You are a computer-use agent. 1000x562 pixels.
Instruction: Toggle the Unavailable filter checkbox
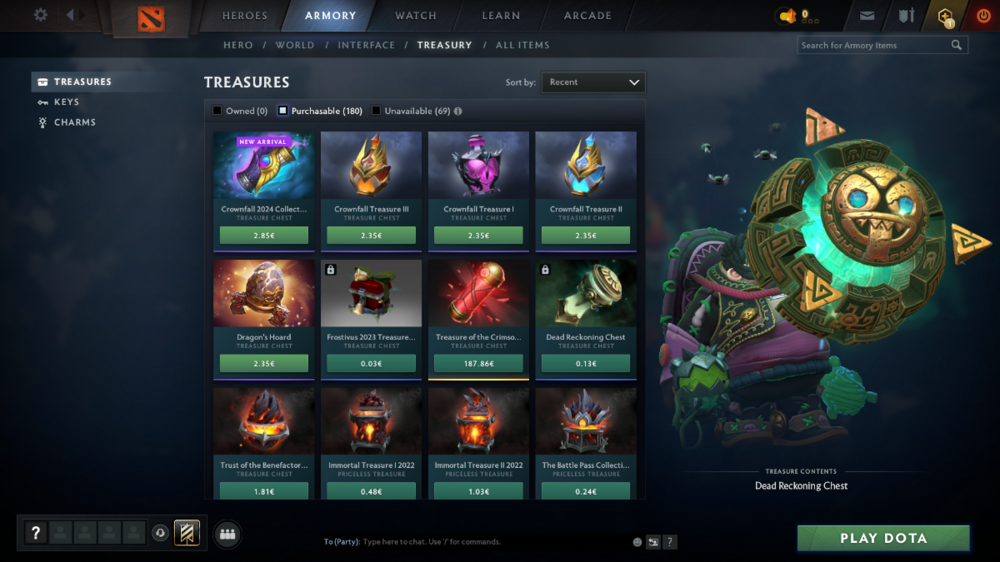[x=376, y=111]
